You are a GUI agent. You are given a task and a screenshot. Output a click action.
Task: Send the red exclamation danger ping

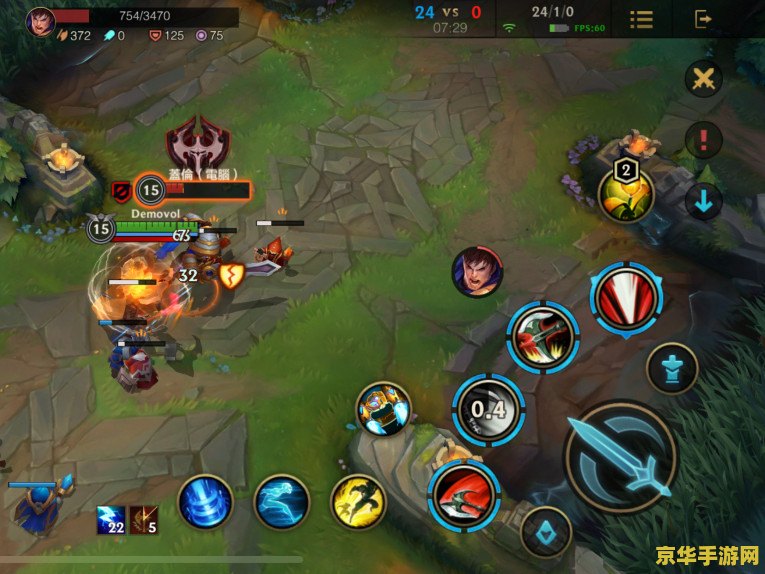pos(704,139)
